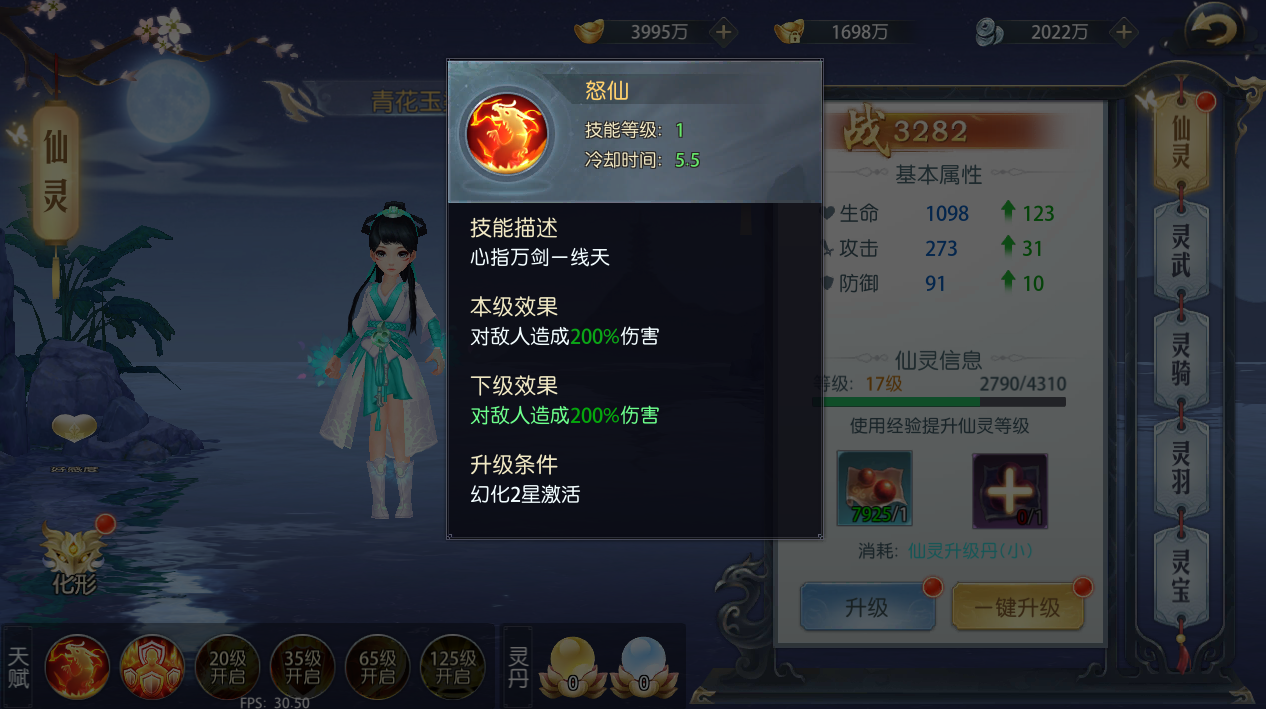Activate the 一键升级 one-click upgrade button
This screenshot has width=1266, height=709.
pyautogui.click(x=1017, y=607)
